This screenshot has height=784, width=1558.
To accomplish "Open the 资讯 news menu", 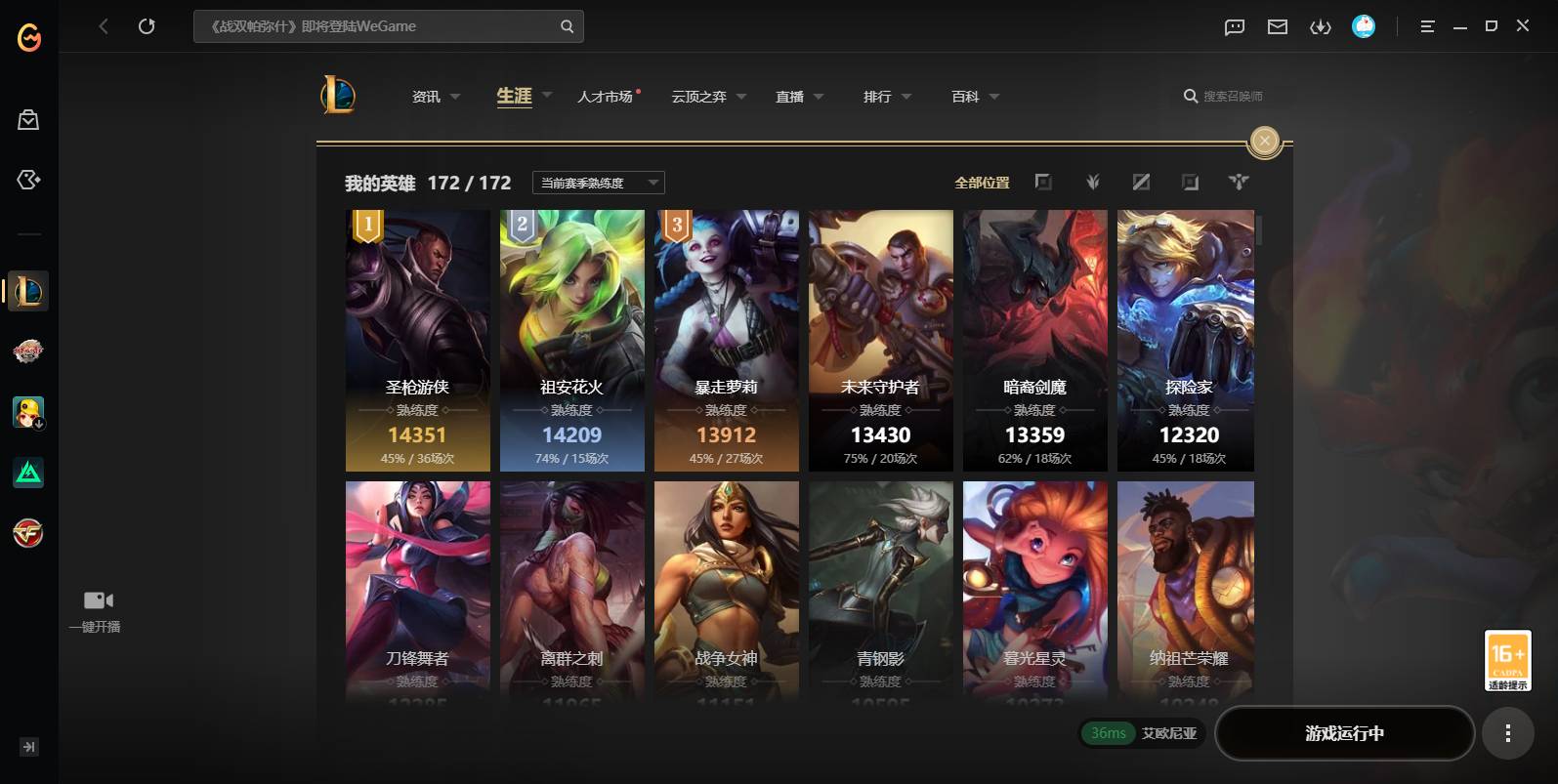I will pos(435,97).
